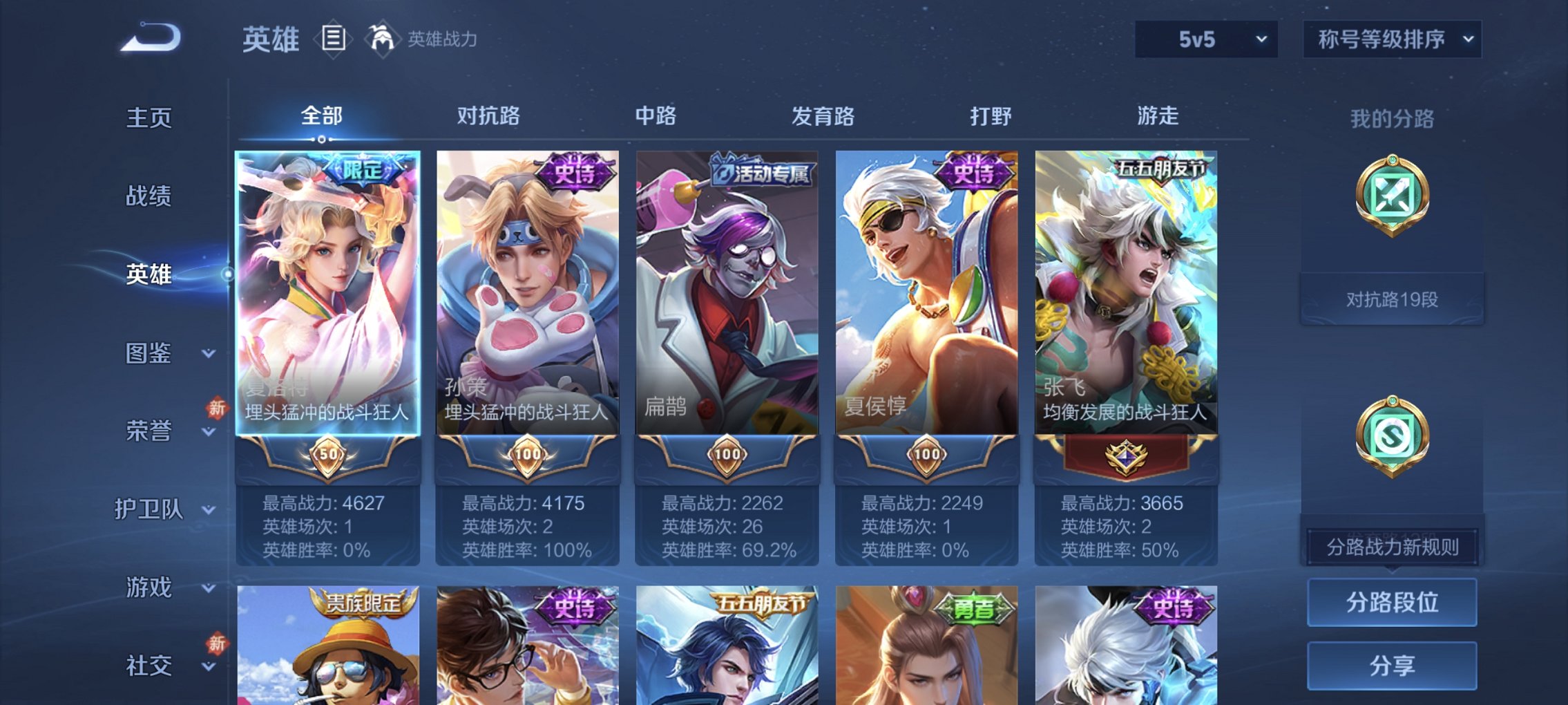Image resolution: width=1568 pixels, height=705 pixels.
Task: Click the 限定 banner on 夏洛特's card
Action: tap(362, 169)
